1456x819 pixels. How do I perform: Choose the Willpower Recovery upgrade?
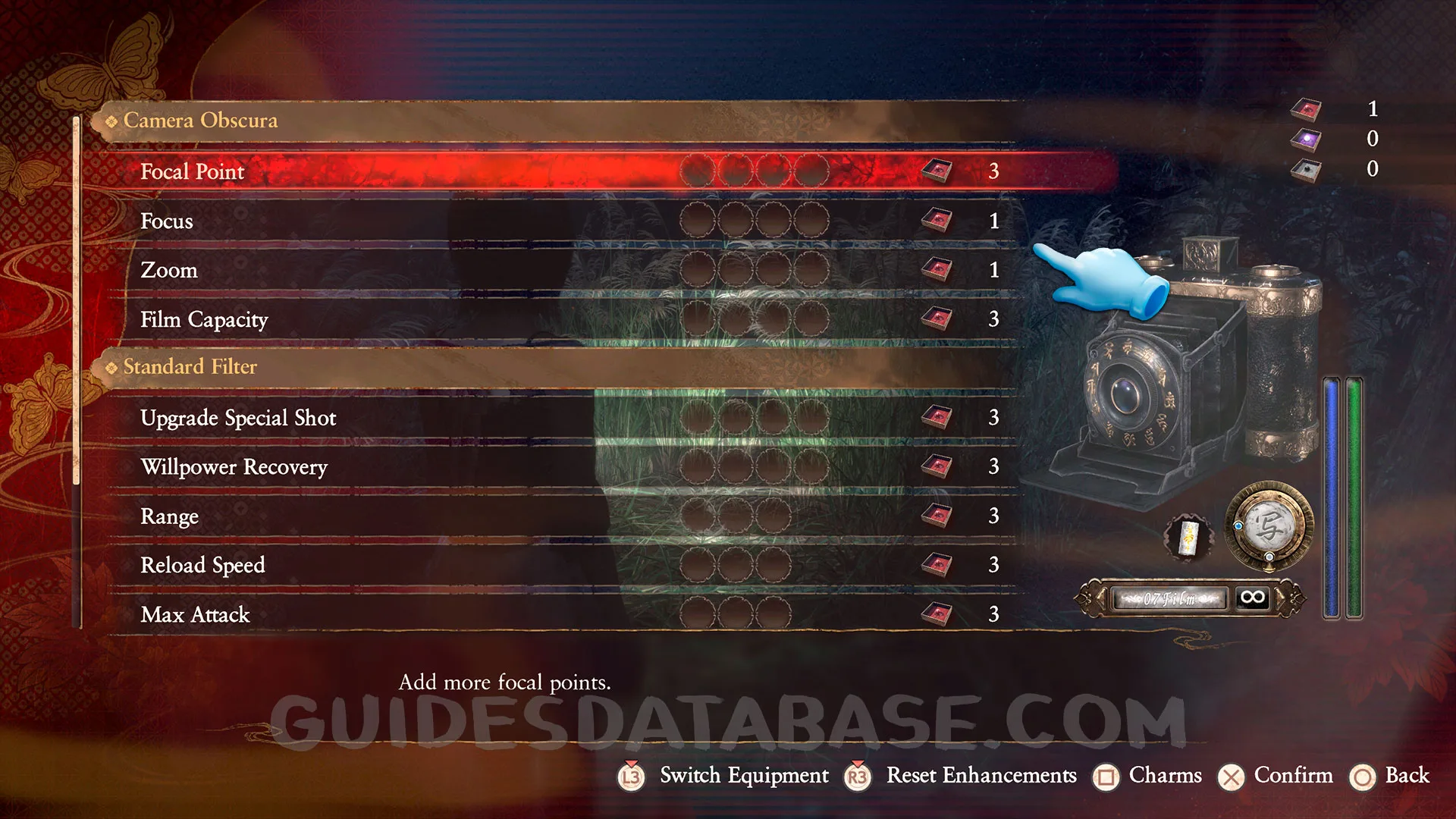pyautogui.click(x=234, y=466)
